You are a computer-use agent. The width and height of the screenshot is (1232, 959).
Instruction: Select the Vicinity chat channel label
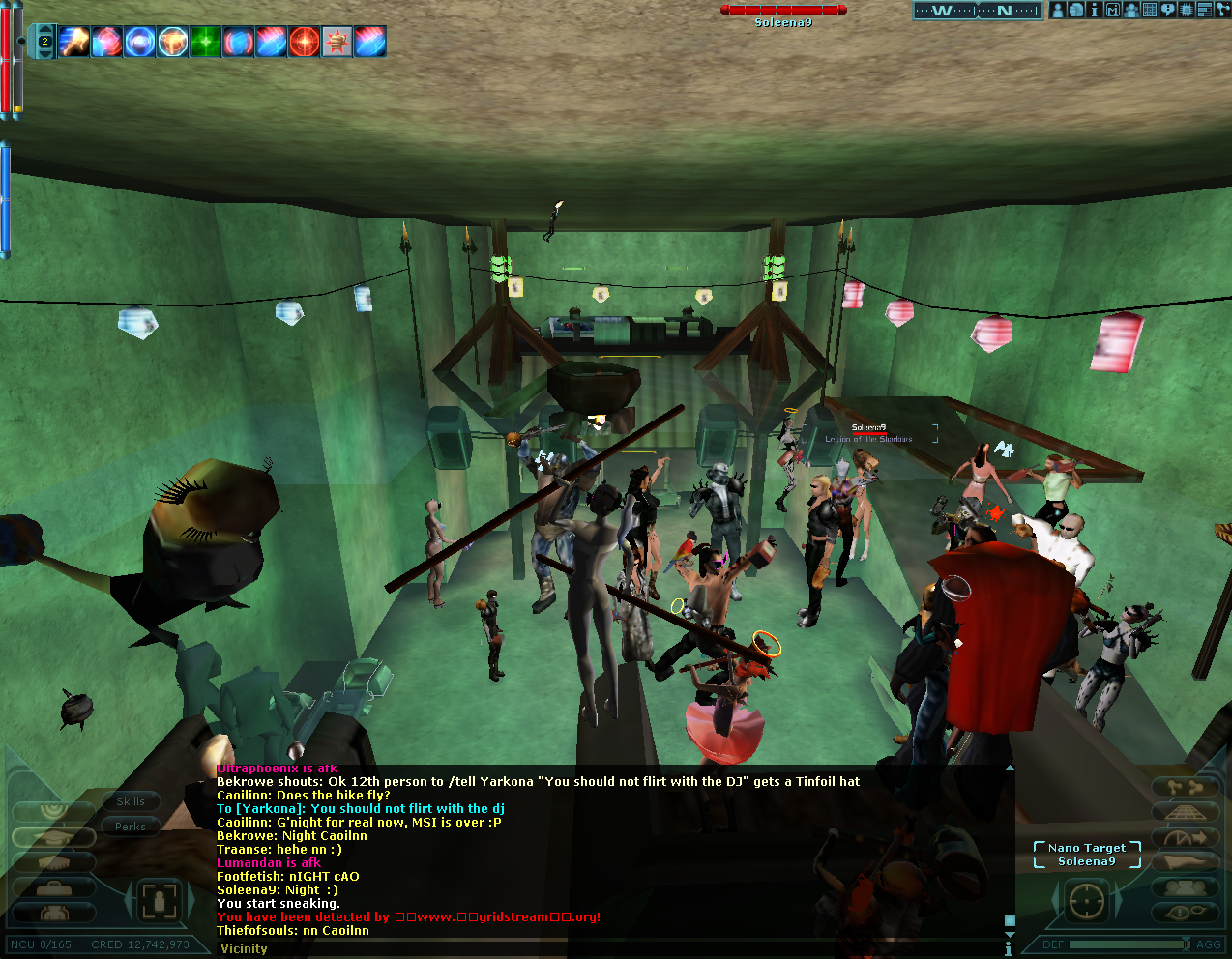244,948
